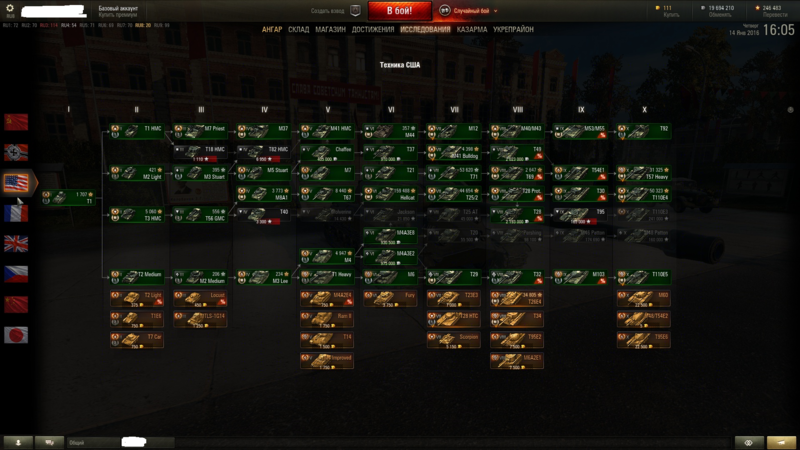The image size is (800, 450).
Task: Click the M41 HMC artillery node
Action: click(329, 130)
